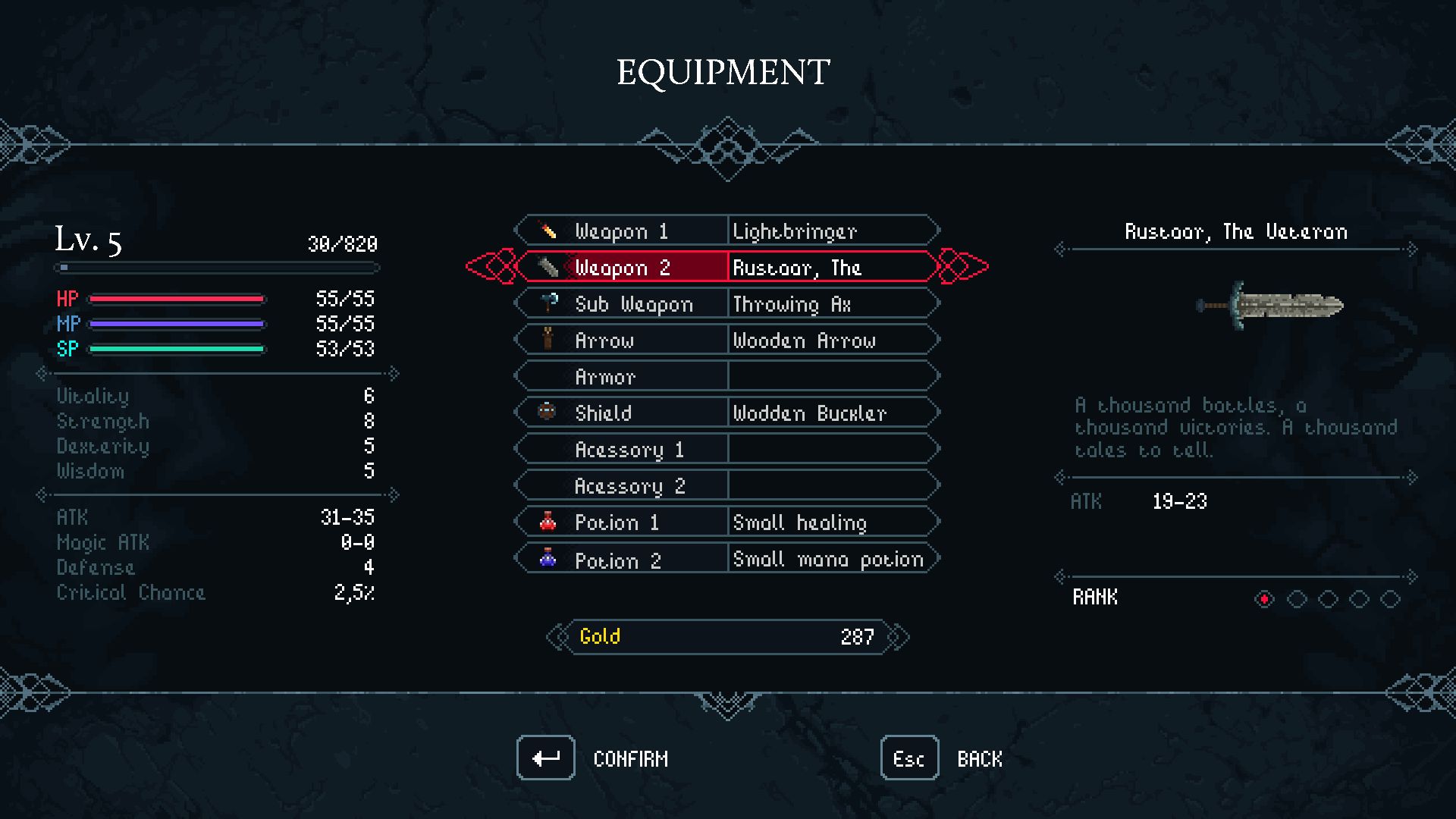Choose the highlighted Weapon 2 slot
This screenshot has width=1456, height=819.
coord(726,267)
